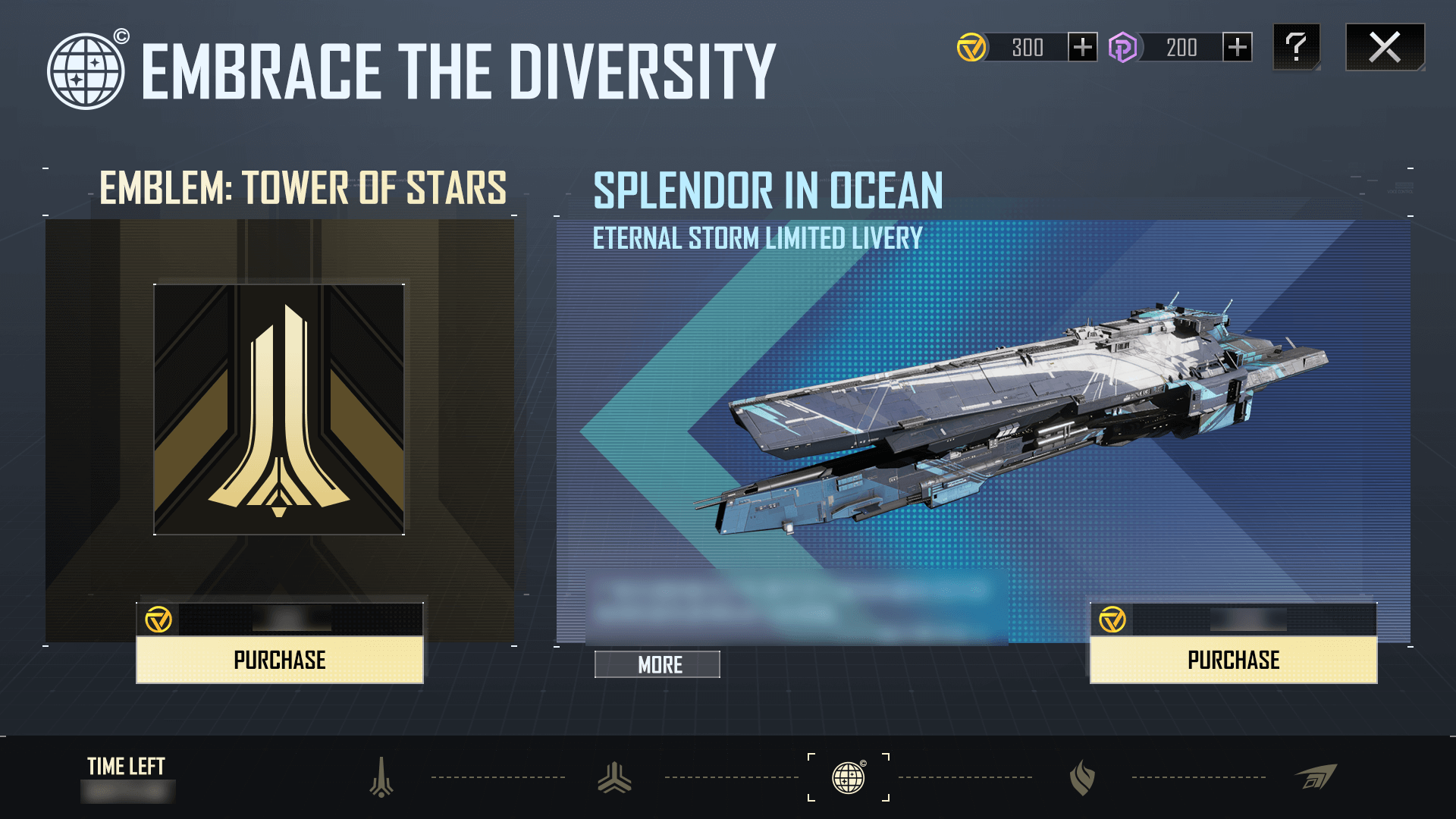Close the Embrace the Diversity screen
Image resolution: width=1456 pixels, height=819 pixels.
(x=1385, y=47)
